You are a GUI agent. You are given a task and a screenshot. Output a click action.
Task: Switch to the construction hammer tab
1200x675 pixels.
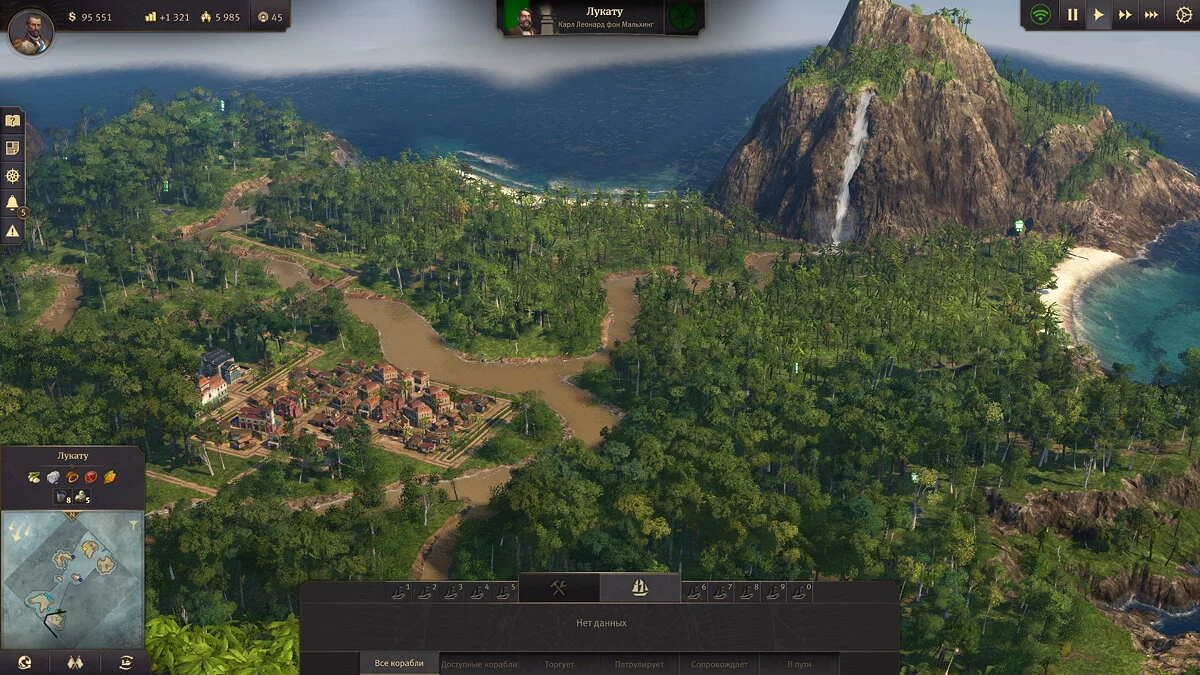(x=558, y=588)
